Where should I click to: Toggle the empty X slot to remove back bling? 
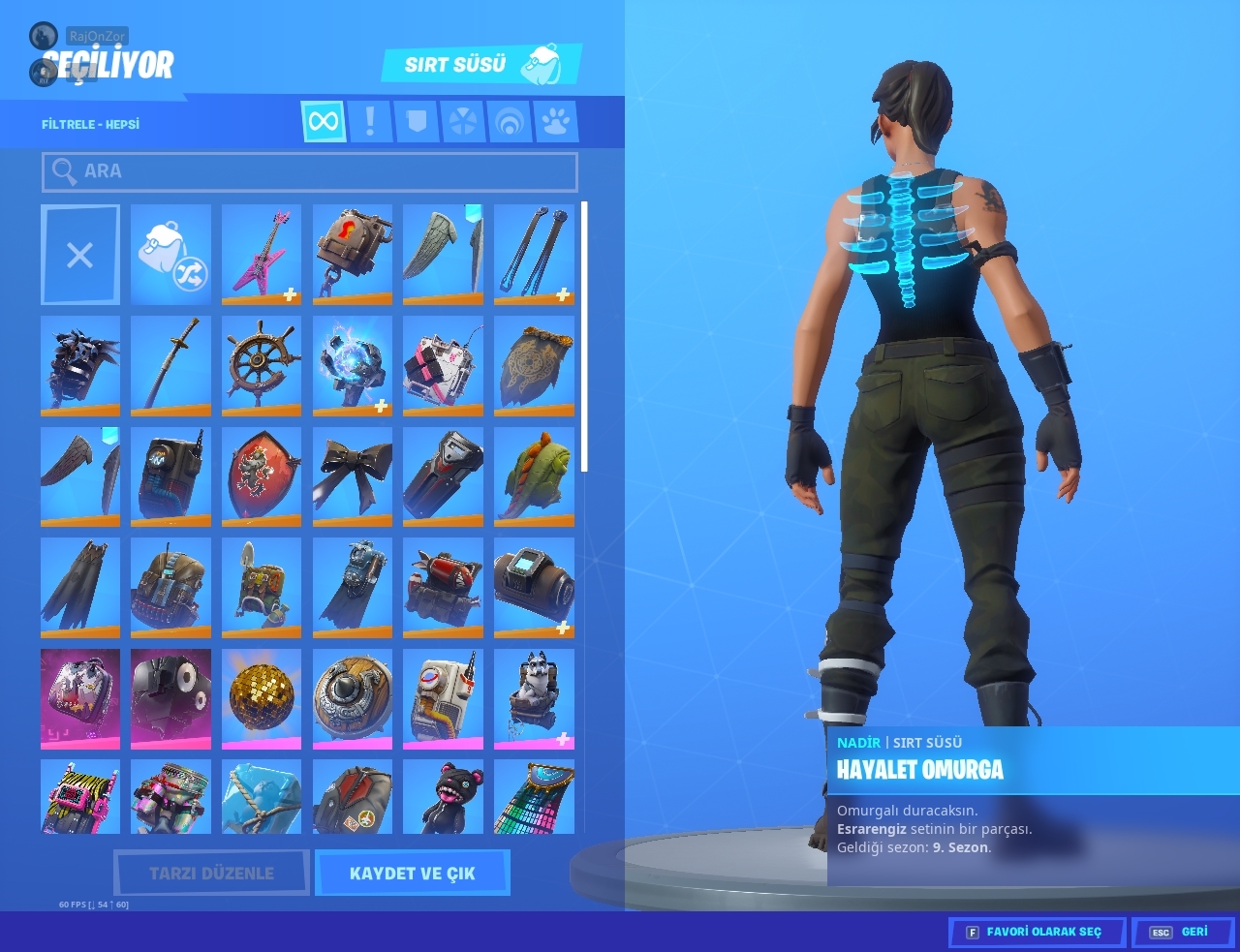tap(79, 254)
